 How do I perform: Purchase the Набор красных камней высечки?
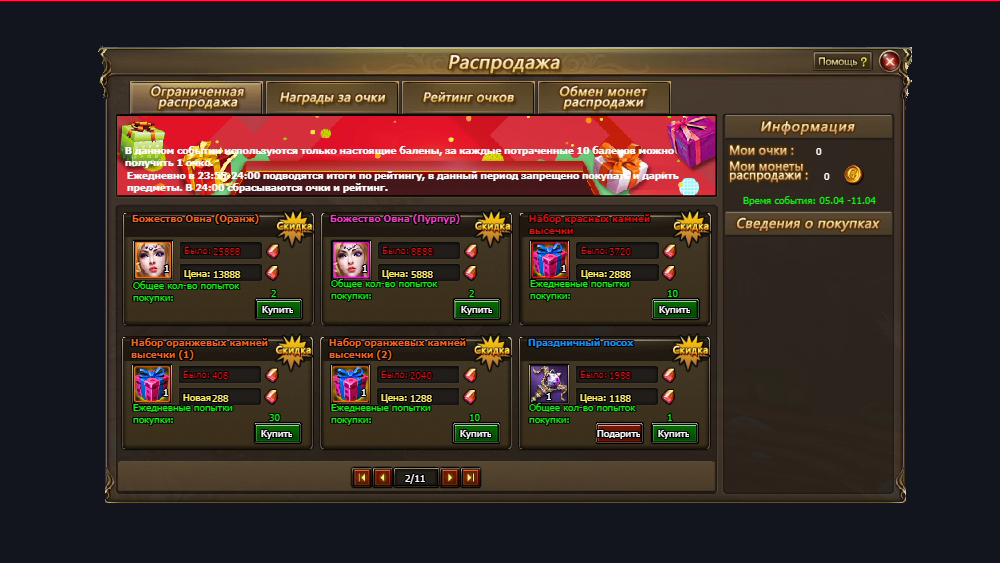pos(675,310)
